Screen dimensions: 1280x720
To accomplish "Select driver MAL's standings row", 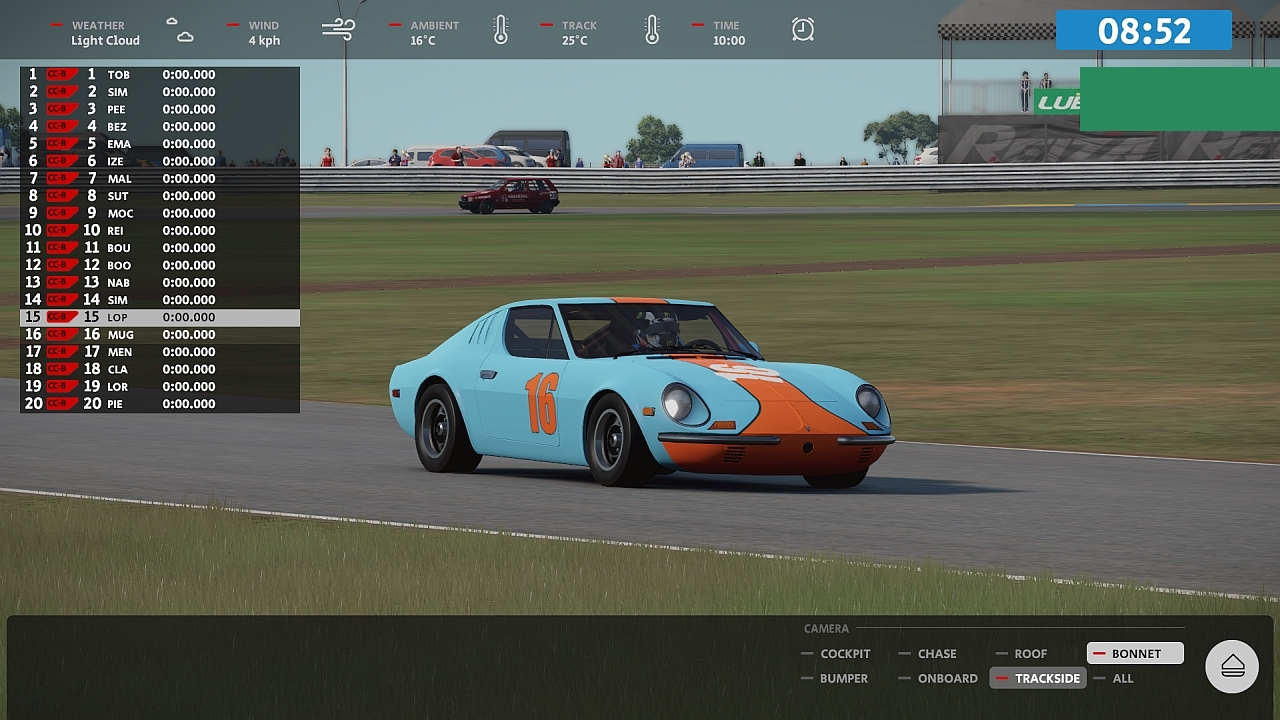I will 160,179.
